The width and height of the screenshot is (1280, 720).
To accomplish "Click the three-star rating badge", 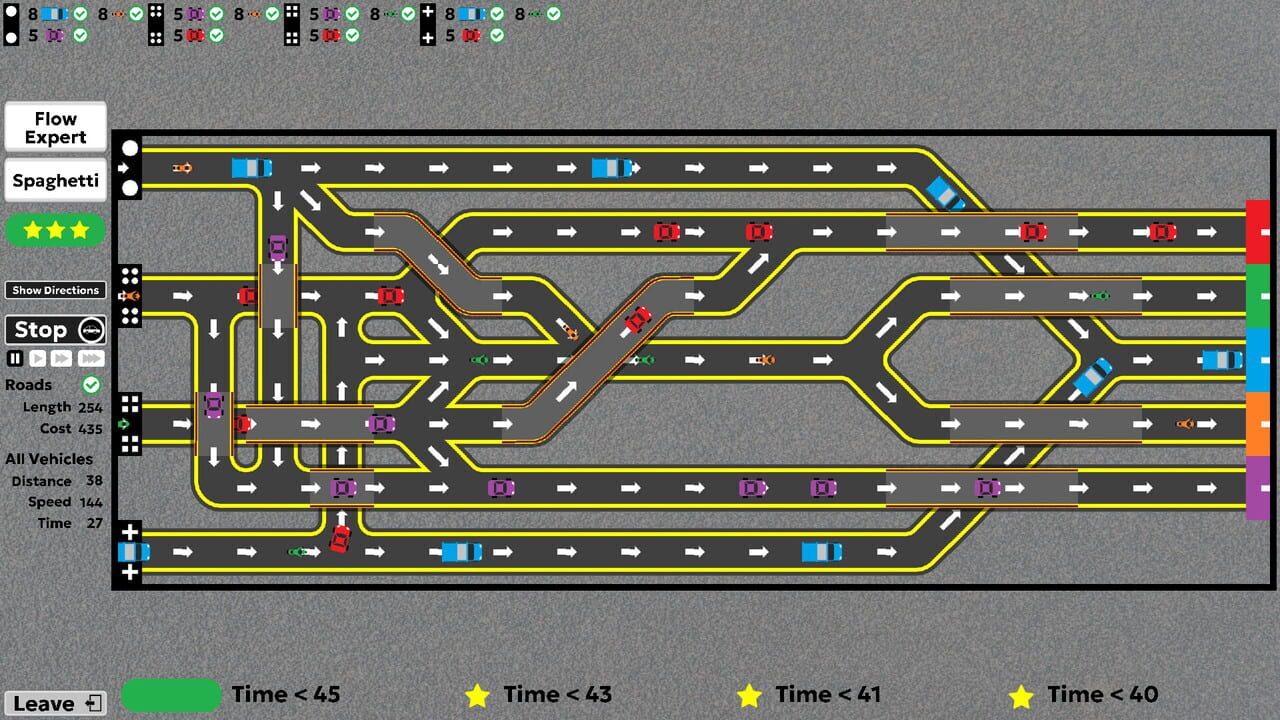I will point(55,231).
